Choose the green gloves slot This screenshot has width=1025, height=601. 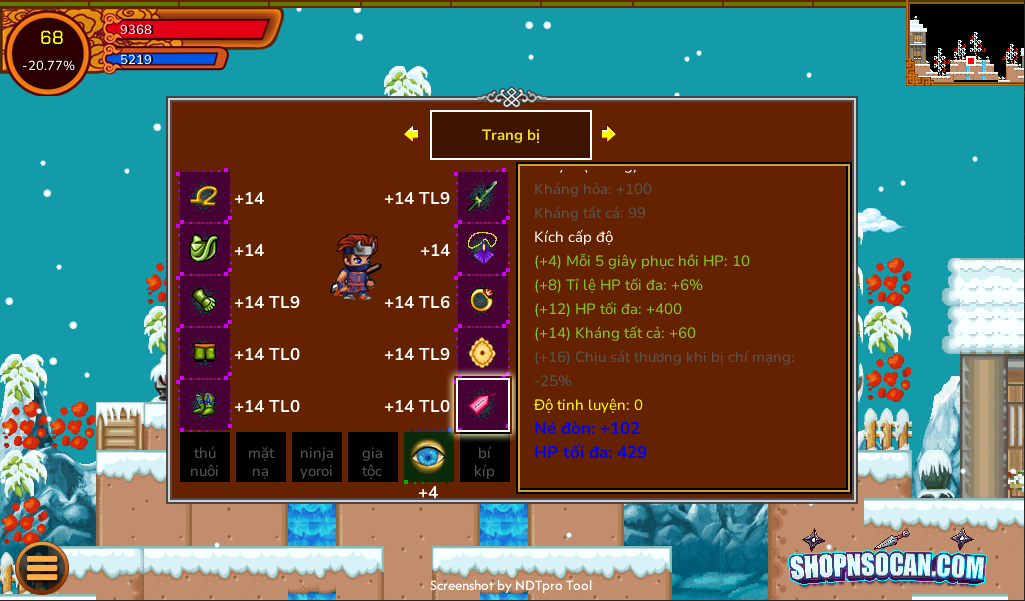[205, 302]
